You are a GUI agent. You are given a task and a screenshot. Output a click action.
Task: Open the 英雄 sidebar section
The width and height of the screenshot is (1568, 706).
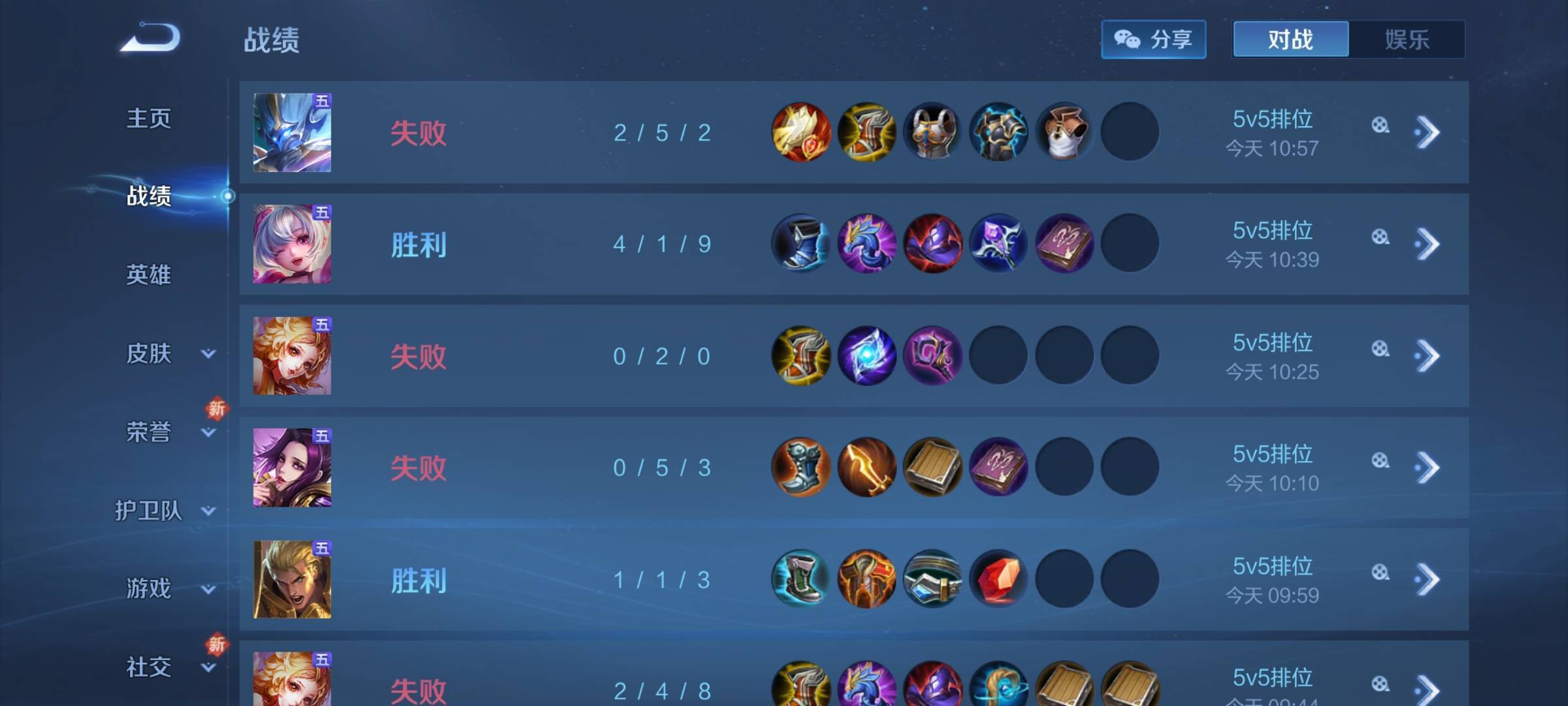[149, 275]
